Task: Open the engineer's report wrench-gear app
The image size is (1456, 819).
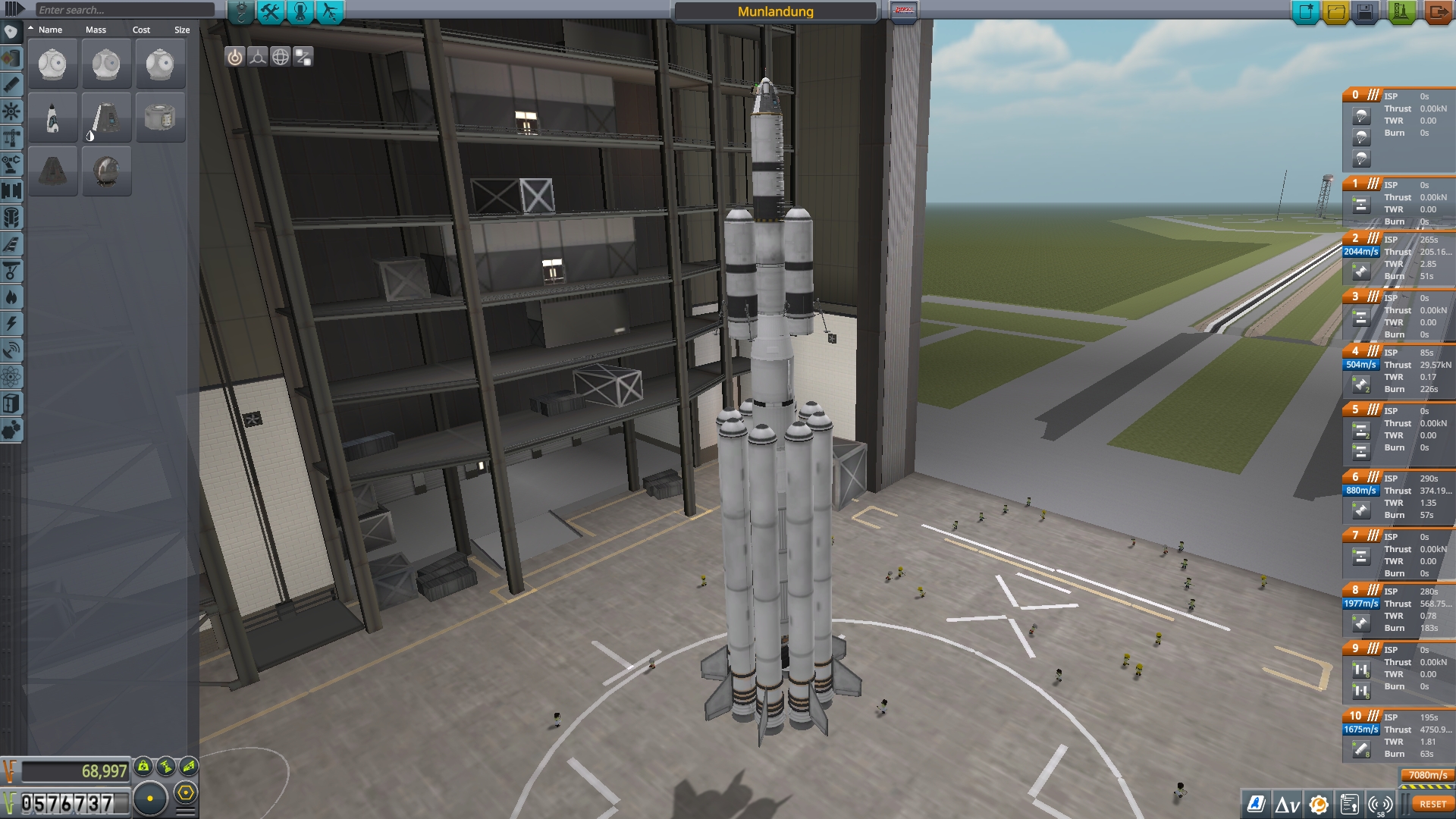Action: tap(1319, 804)
